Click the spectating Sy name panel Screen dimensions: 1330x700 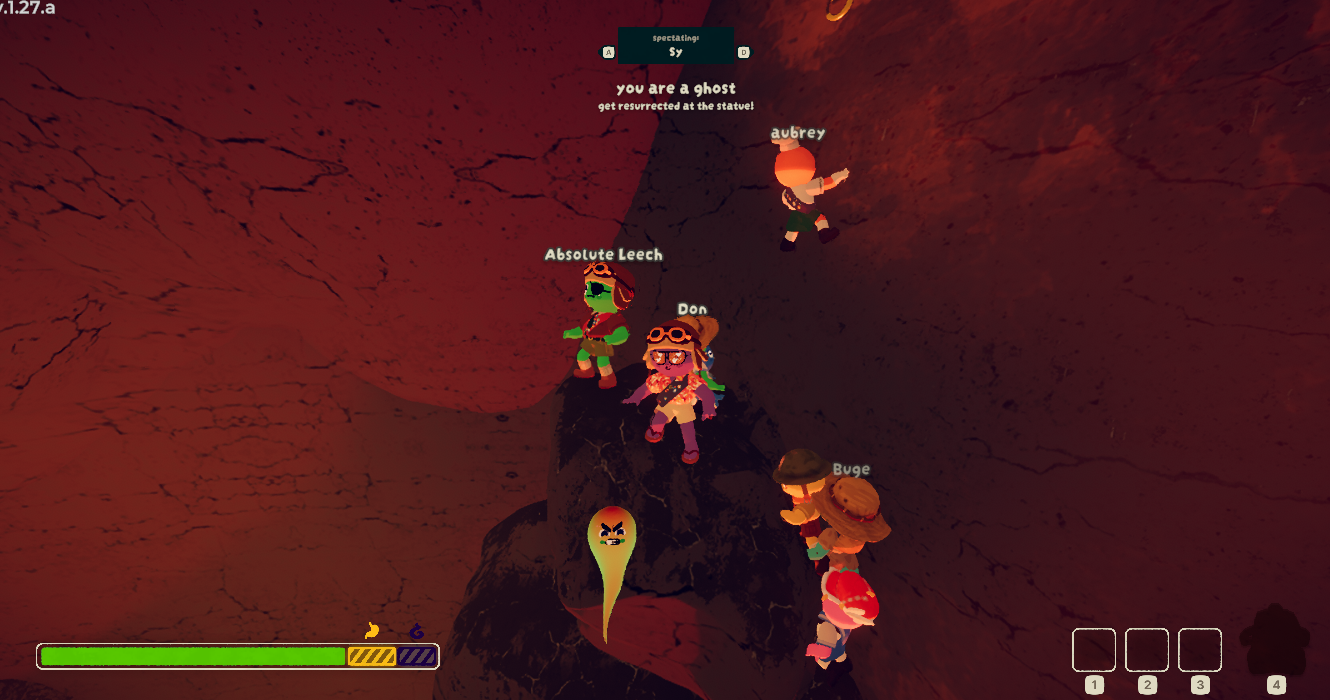pos(675,46)
